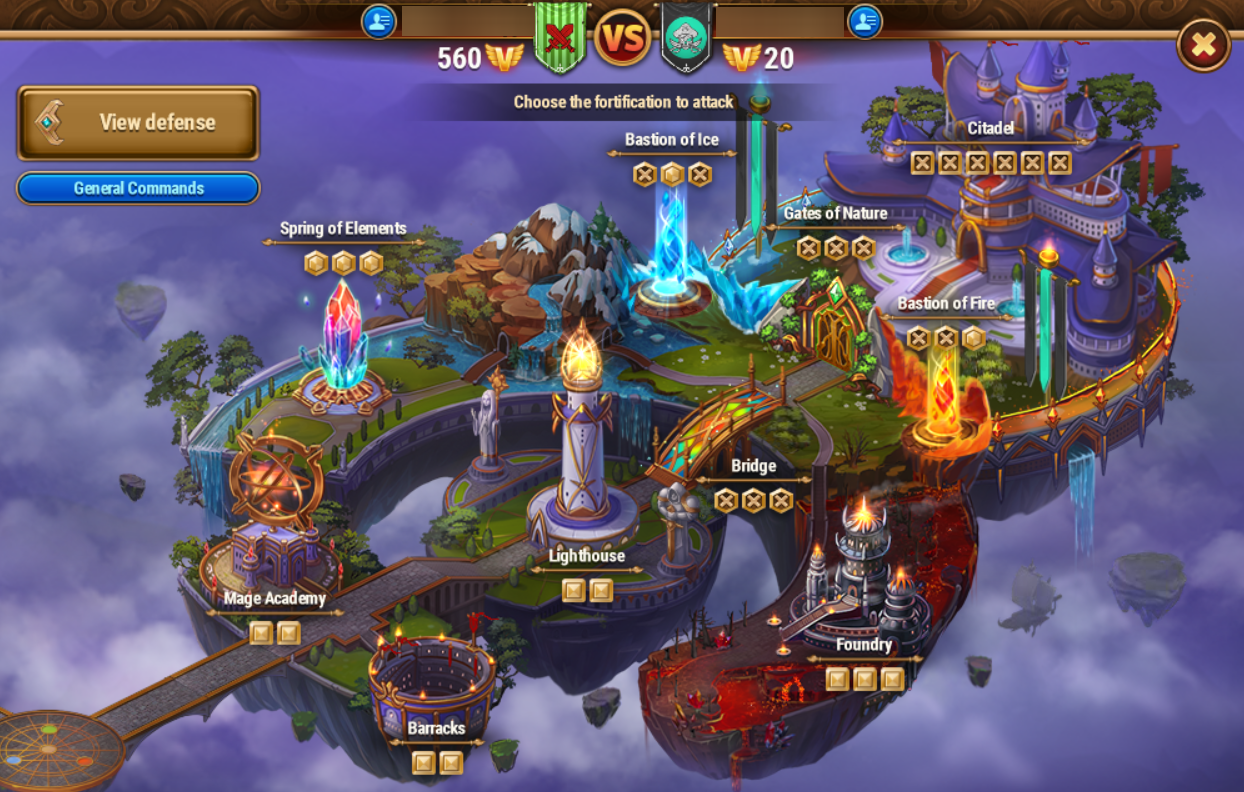Close the guild war map

pos(1203,45)
